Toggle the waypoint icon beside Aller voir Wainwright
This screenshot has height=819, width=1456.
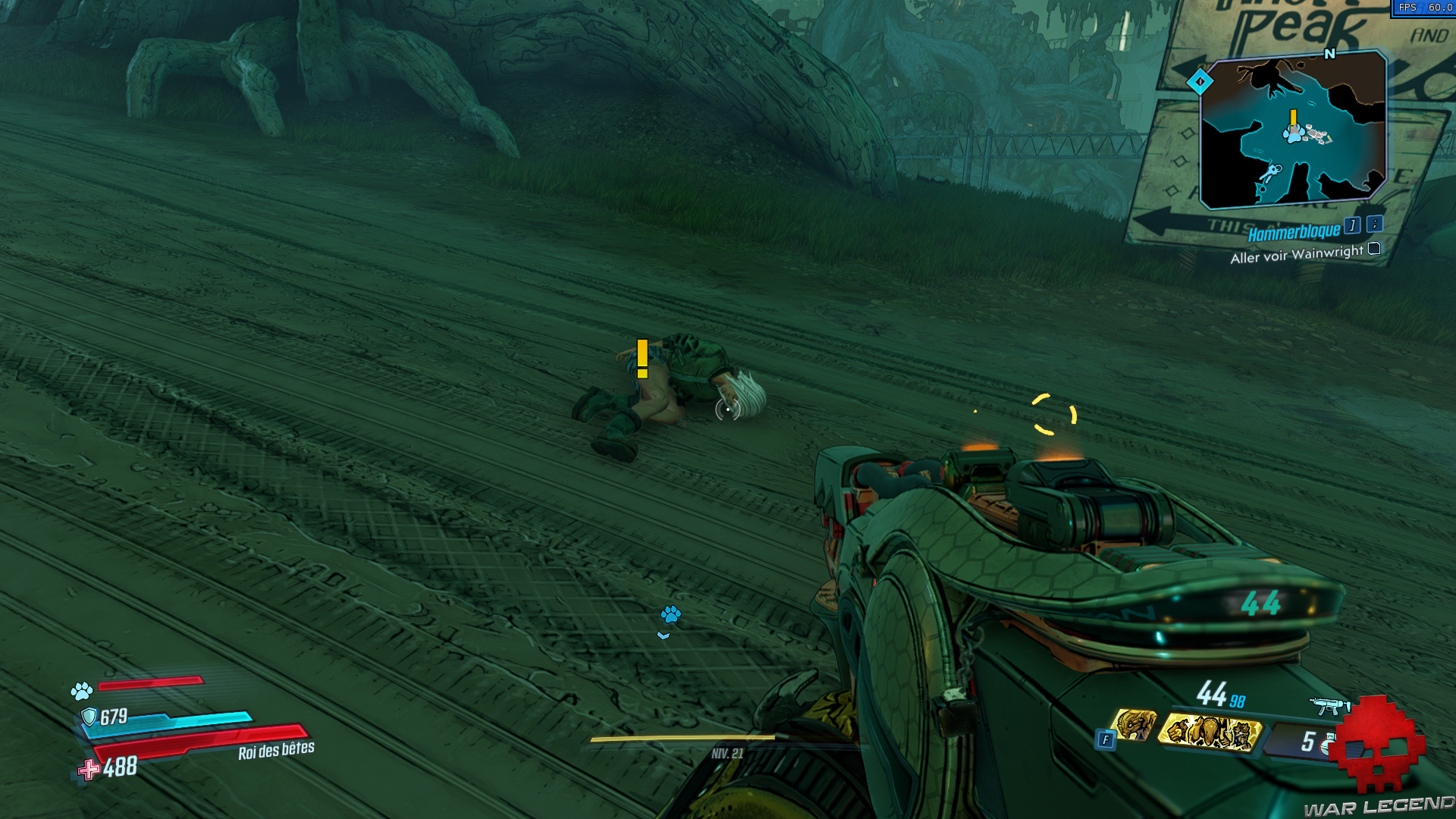click(x=1373, y=249)
